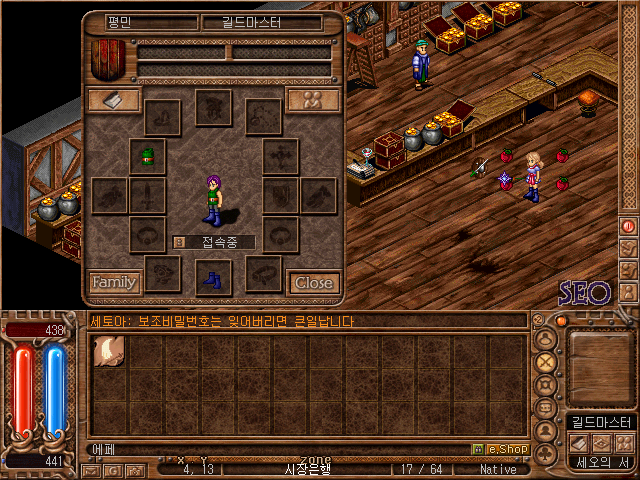Select the feather item in inventory
This screenshot has height=480, width=640.
[x=108, y=352]
